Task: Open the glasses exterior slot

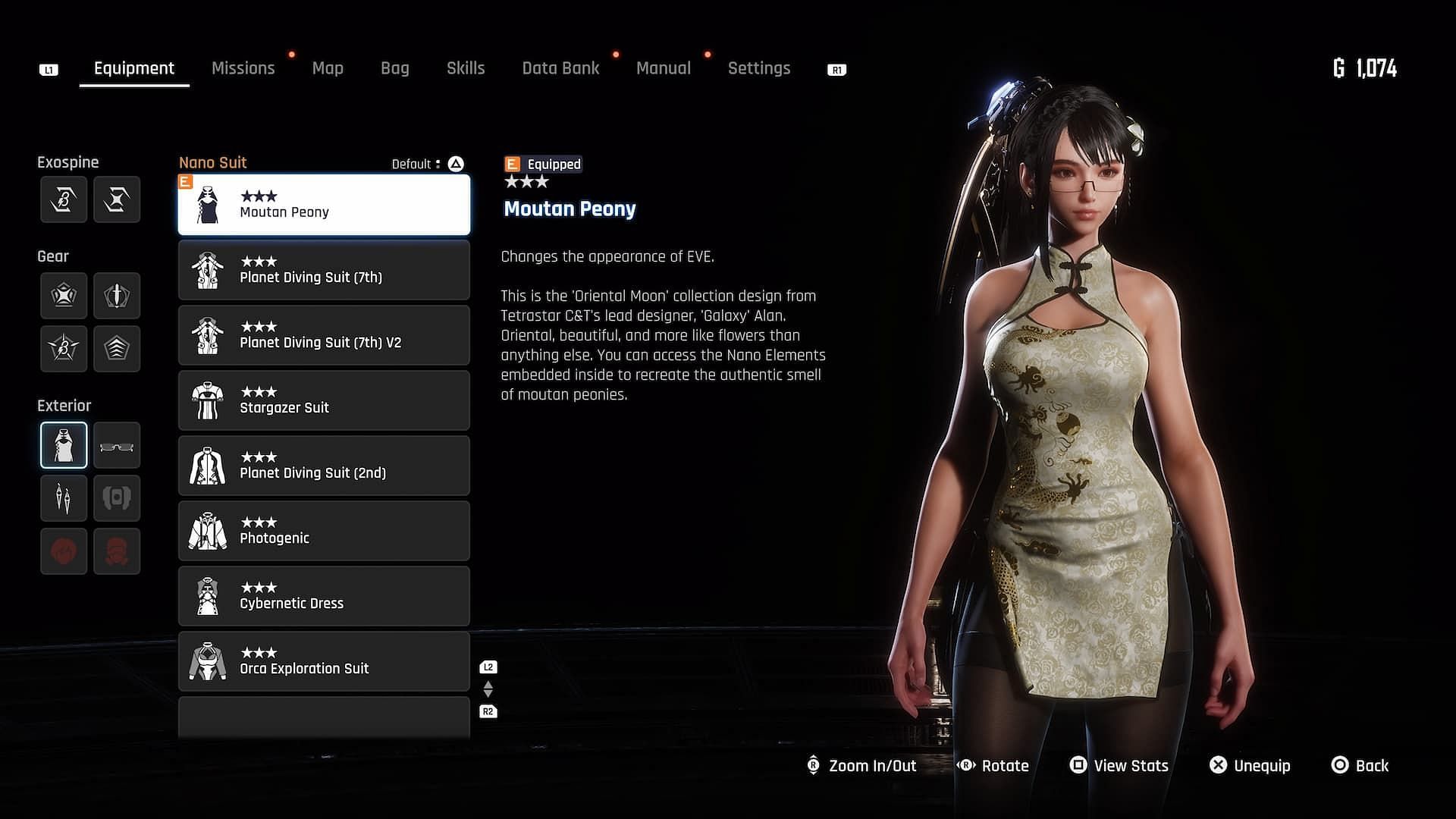Action: pyautogui.click(x=117, y=445)
